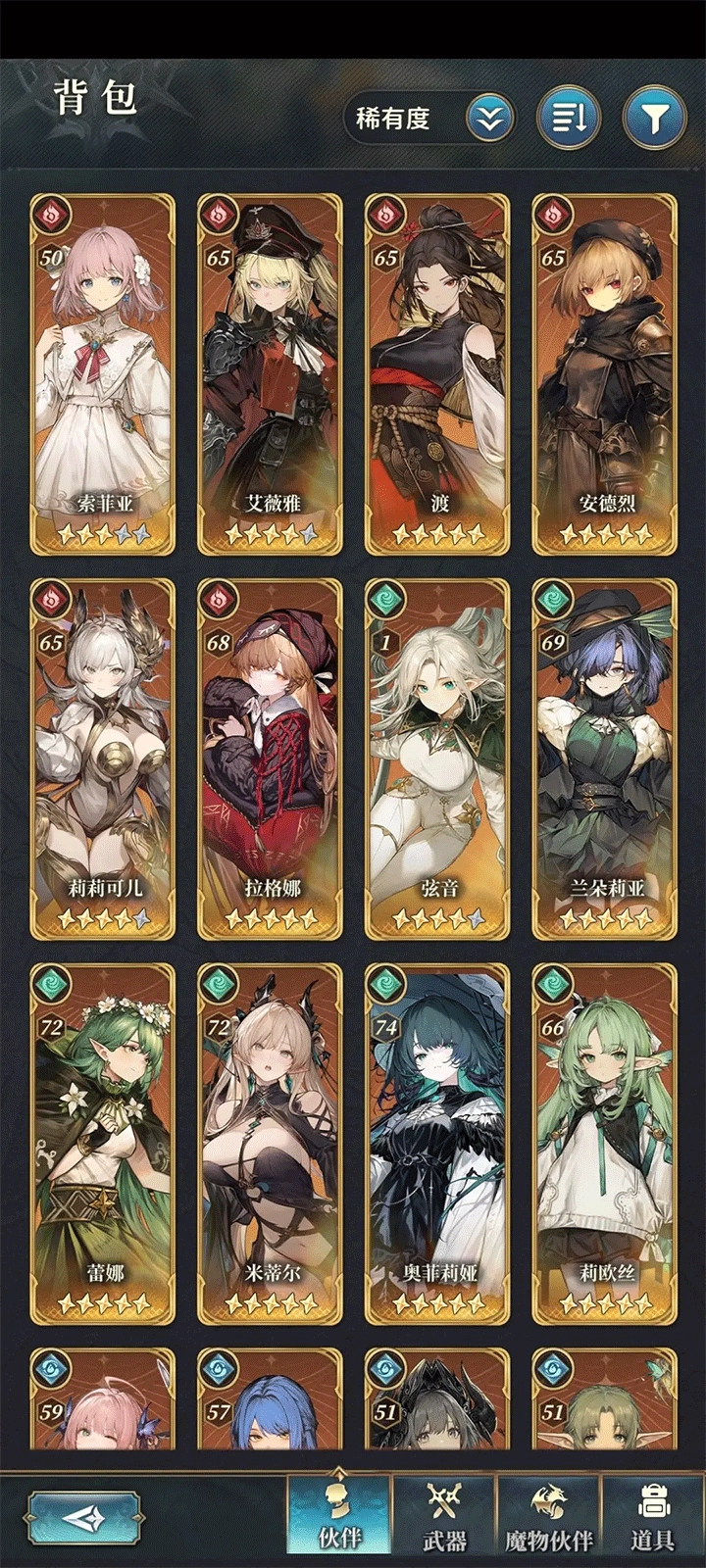The width and height of the screenshot is (706, 1568).
Task: Choose the 渡 character card
Action: pyautogui.click(x=438, y=372)
